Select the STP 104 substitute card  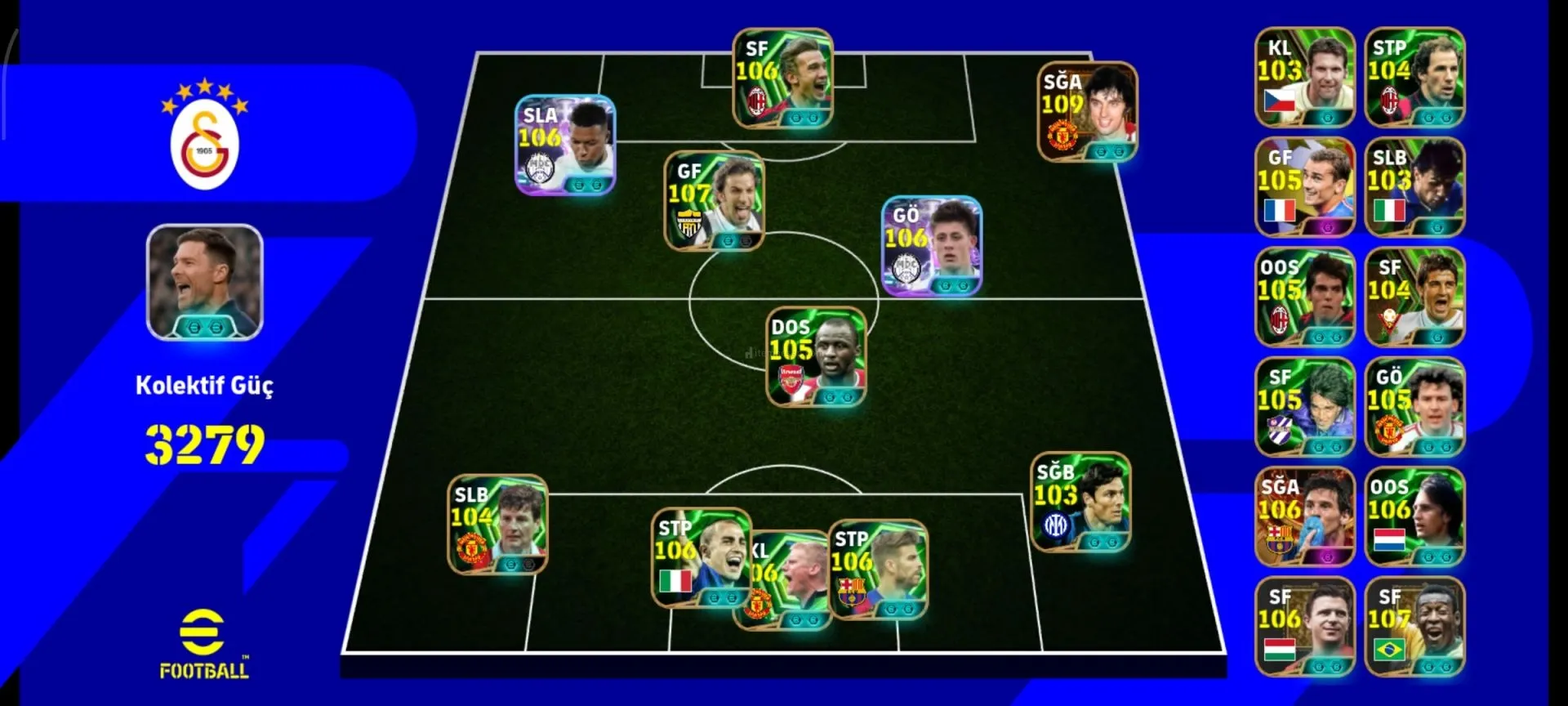1414,78
